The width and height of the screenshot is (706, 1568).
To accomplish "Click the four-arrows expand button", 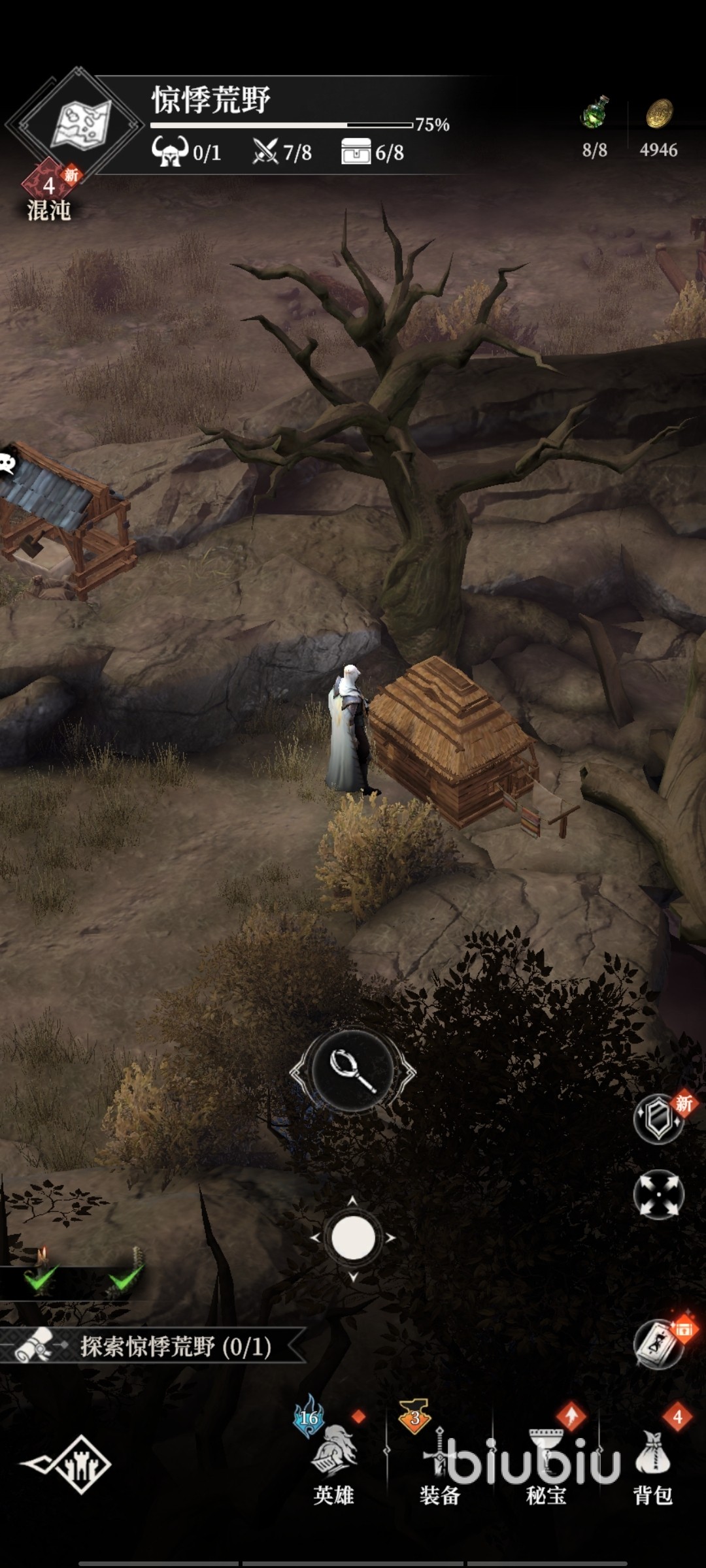I will tap(658, 1194).
